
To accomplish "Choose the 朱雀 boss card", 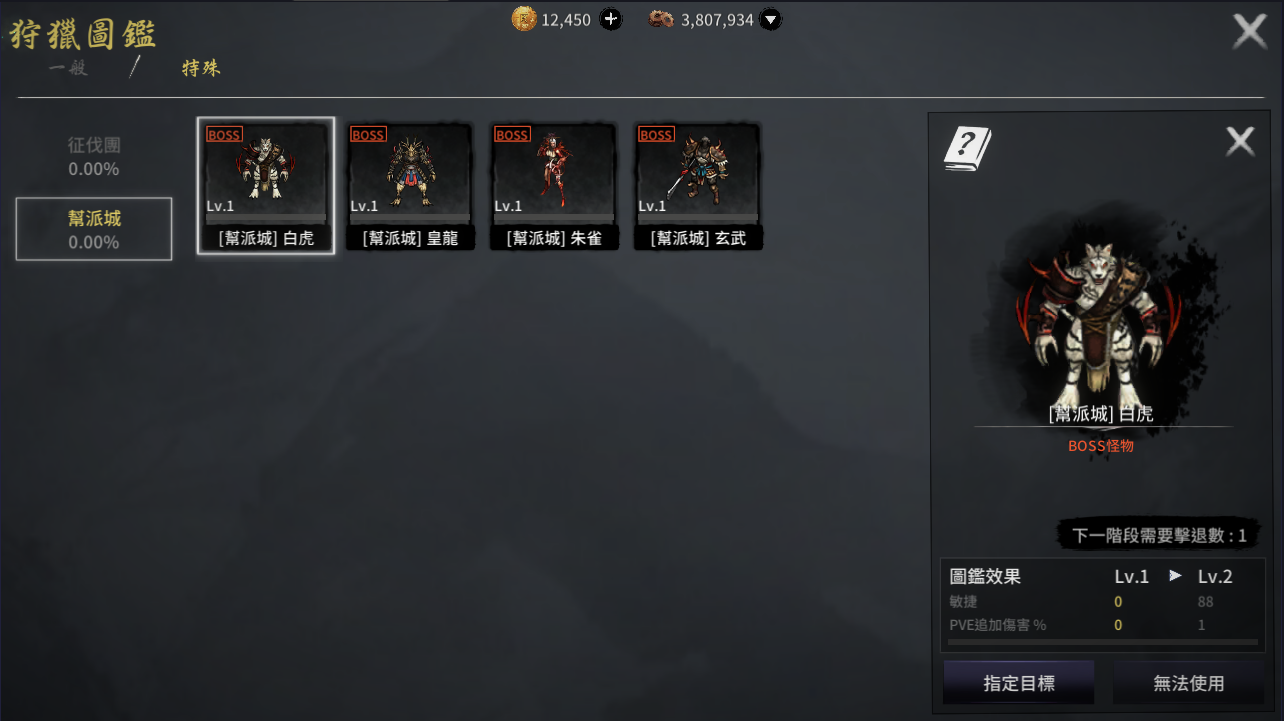I will tap(554, 185).
